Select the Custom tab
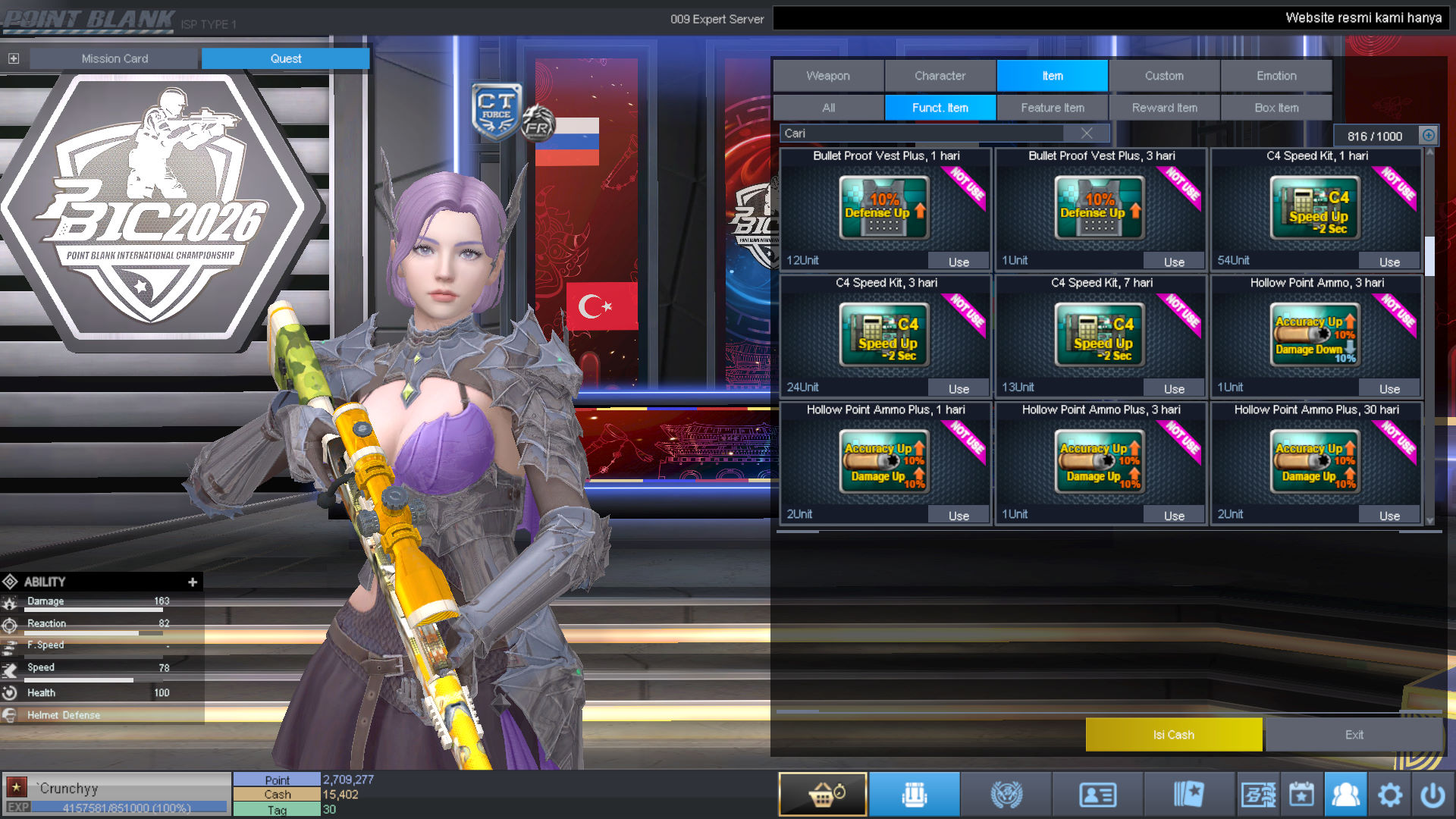 [1164, 76]
